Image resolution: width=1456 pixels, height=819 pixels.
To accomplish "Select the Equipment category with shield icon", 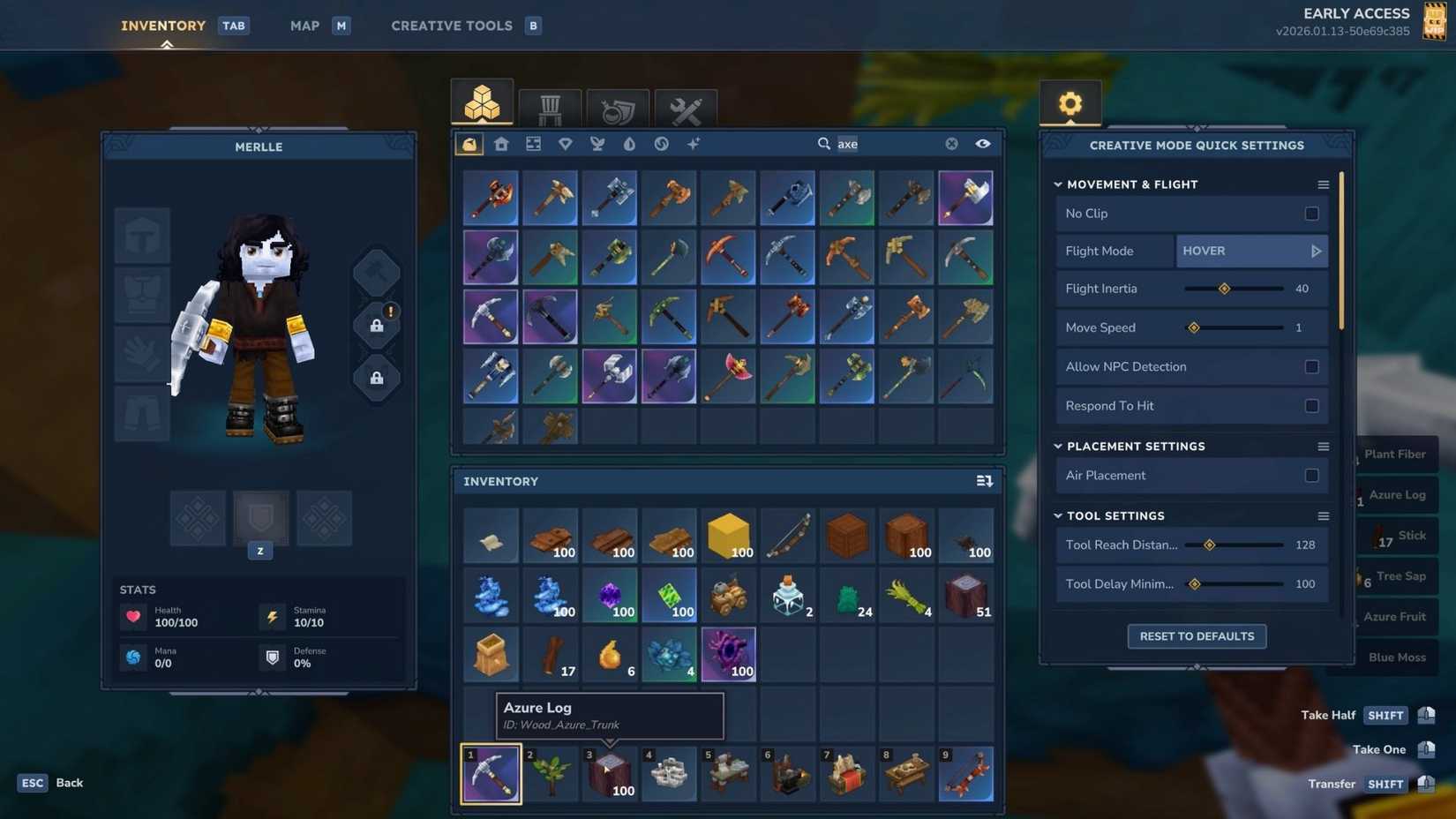I will (x=617, y=106).
